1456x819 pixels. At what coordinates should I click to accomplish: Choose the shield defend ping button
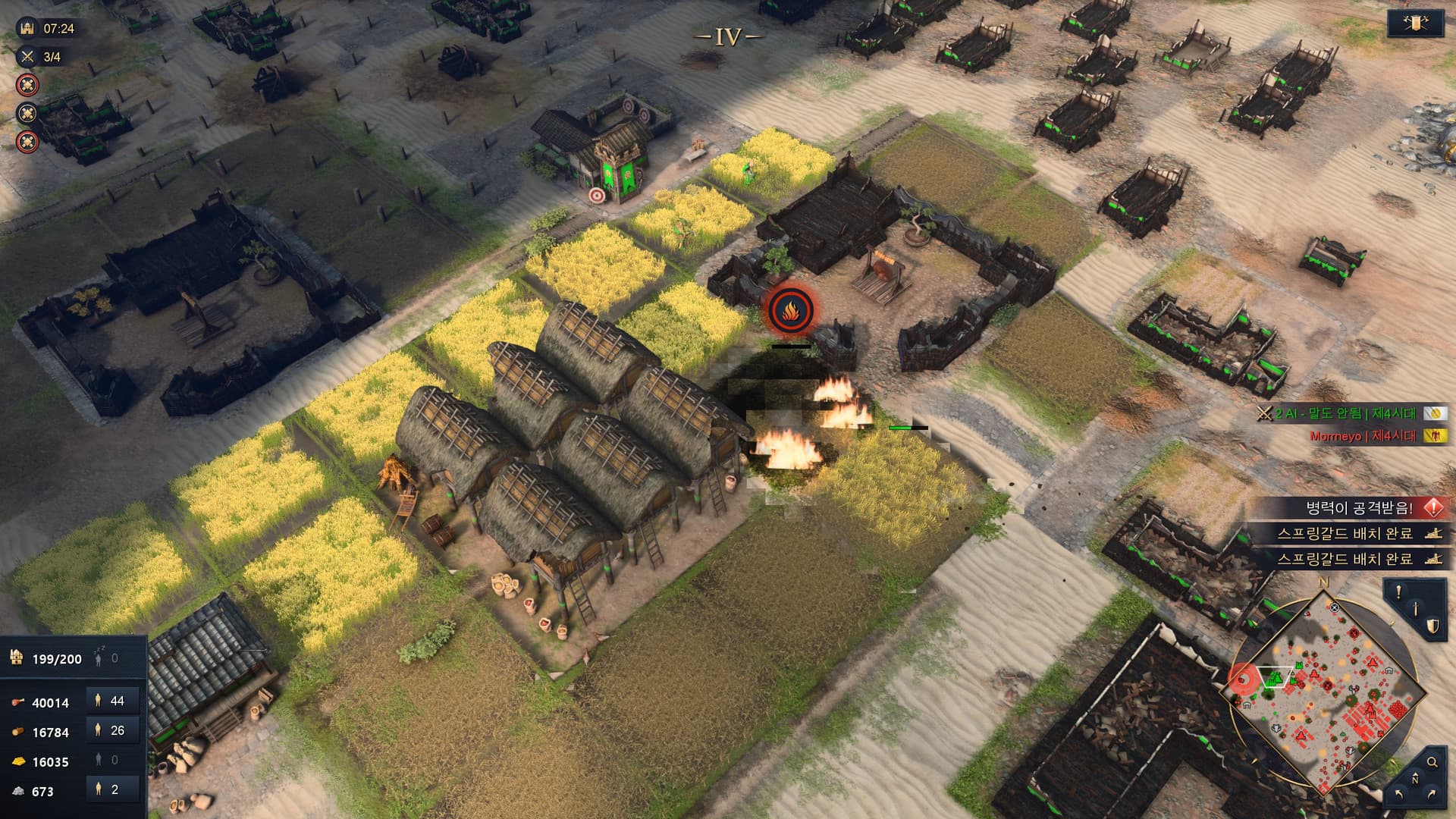pyautogui.click(x=1432, y=626)
